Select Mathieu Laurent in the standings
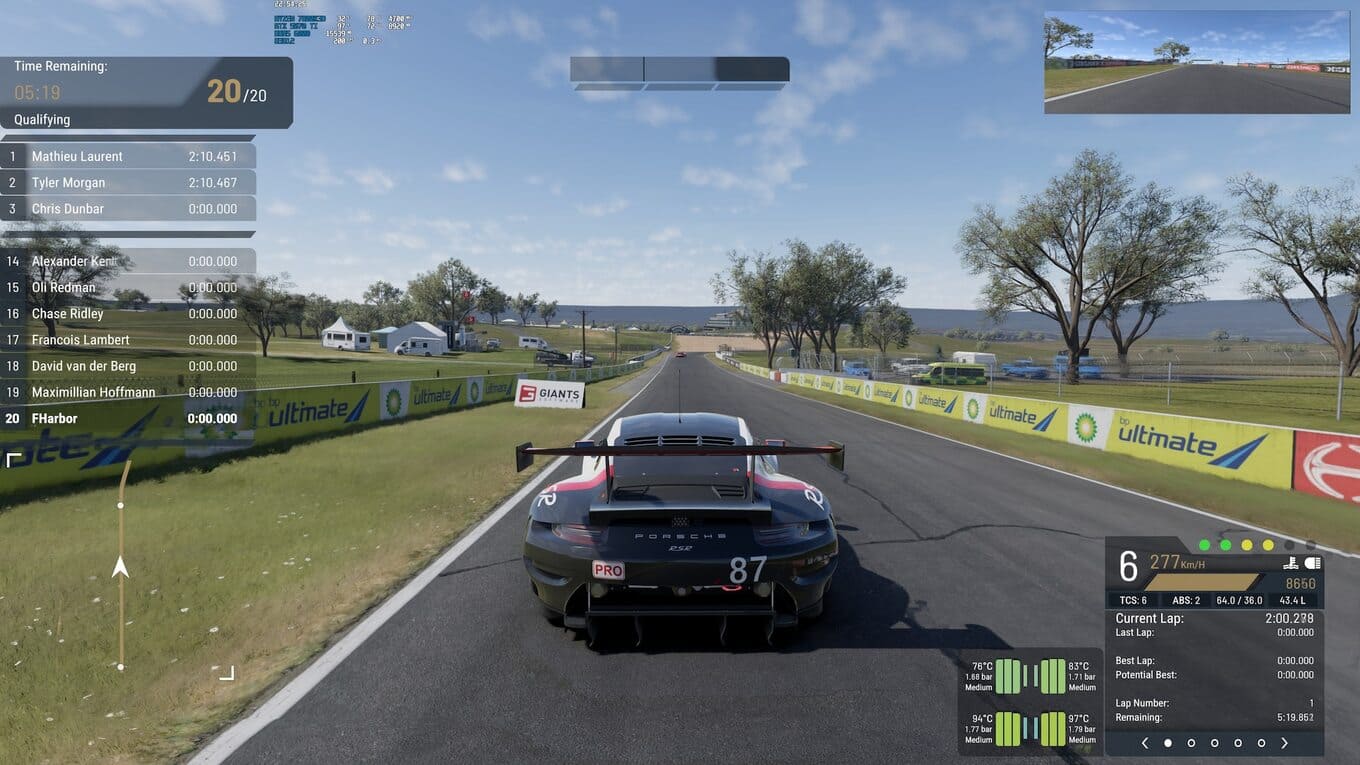This screenshot has height=765, width=1360. pyautogui.click(x=128, y=156)
